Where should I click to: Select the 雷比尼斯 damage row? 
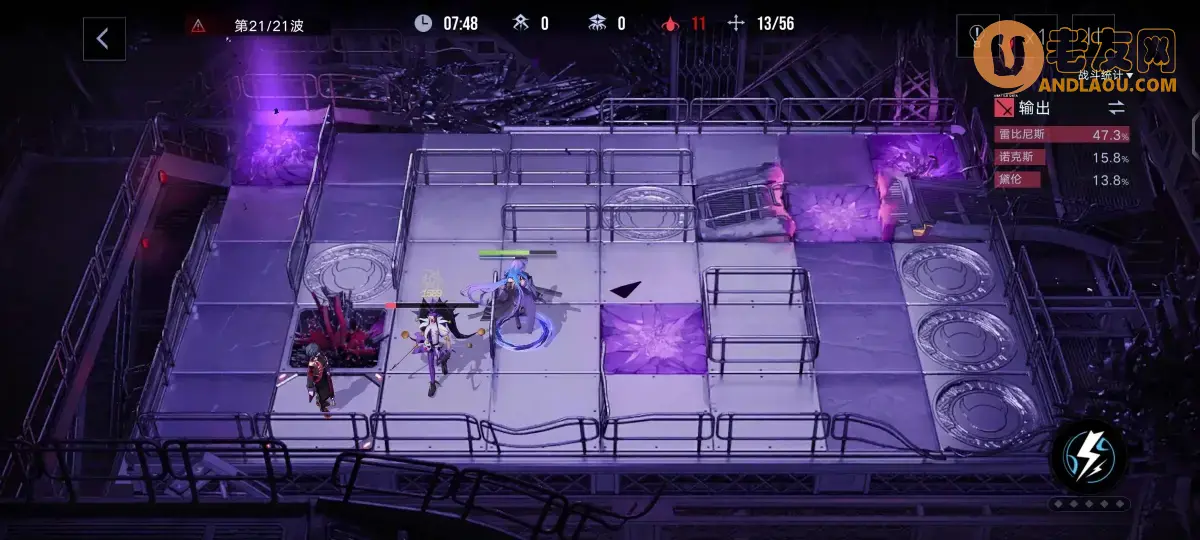(x=1062, y=135)
